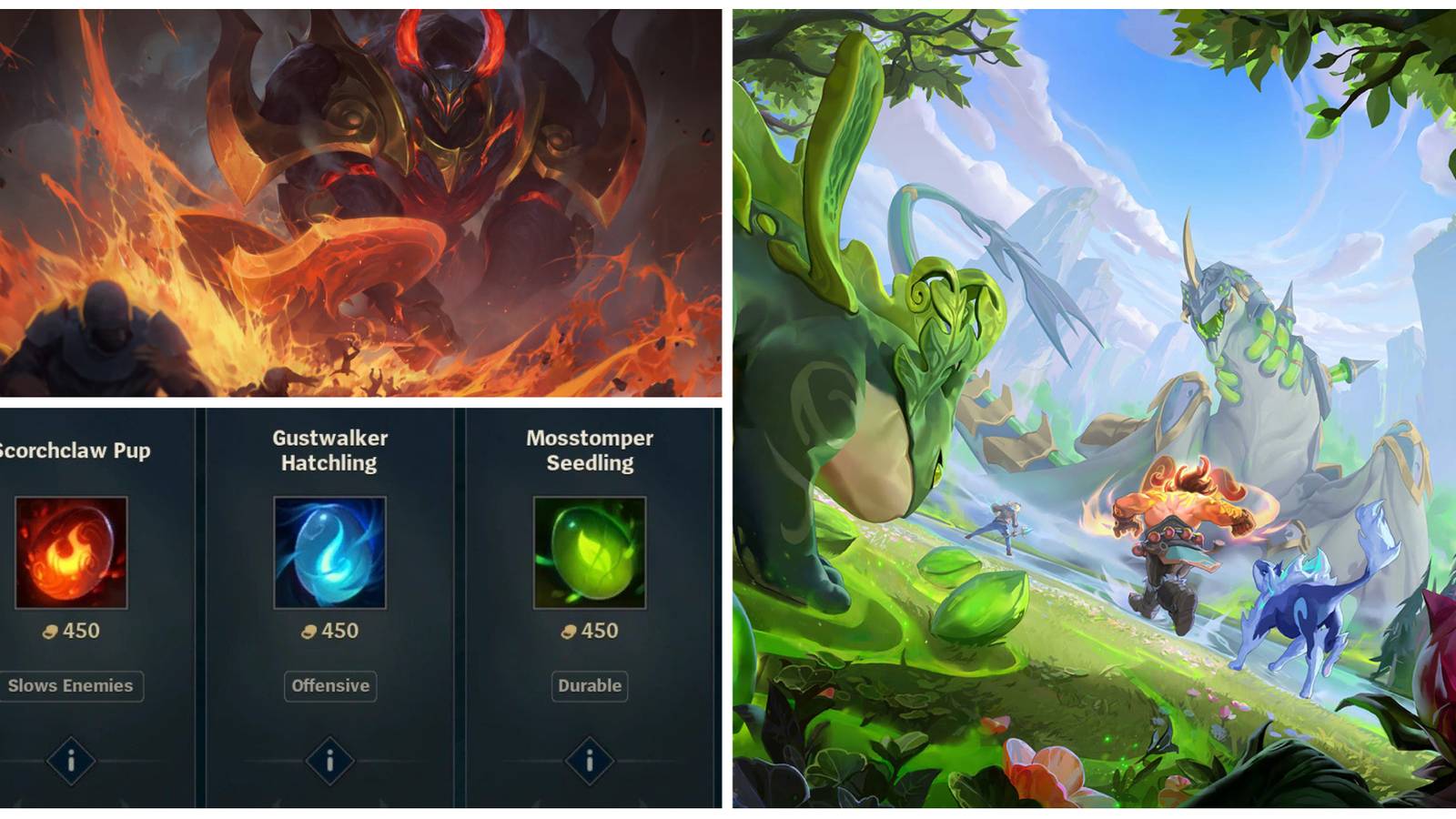This screenshot has height=819, width=1456.
Task: Toggle the Durable trait tag
Action: click(x=588, y=687)
